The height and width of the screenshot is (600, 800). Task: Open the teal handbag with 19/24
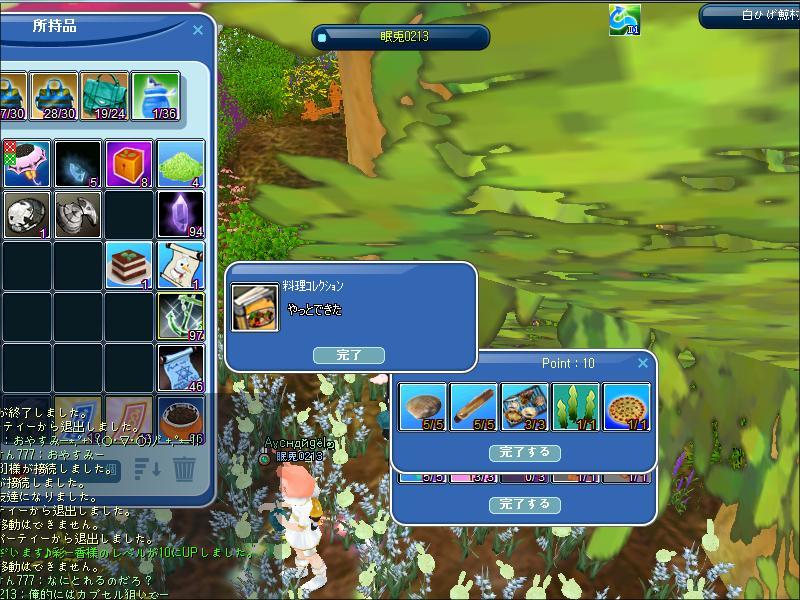point(105,96)
